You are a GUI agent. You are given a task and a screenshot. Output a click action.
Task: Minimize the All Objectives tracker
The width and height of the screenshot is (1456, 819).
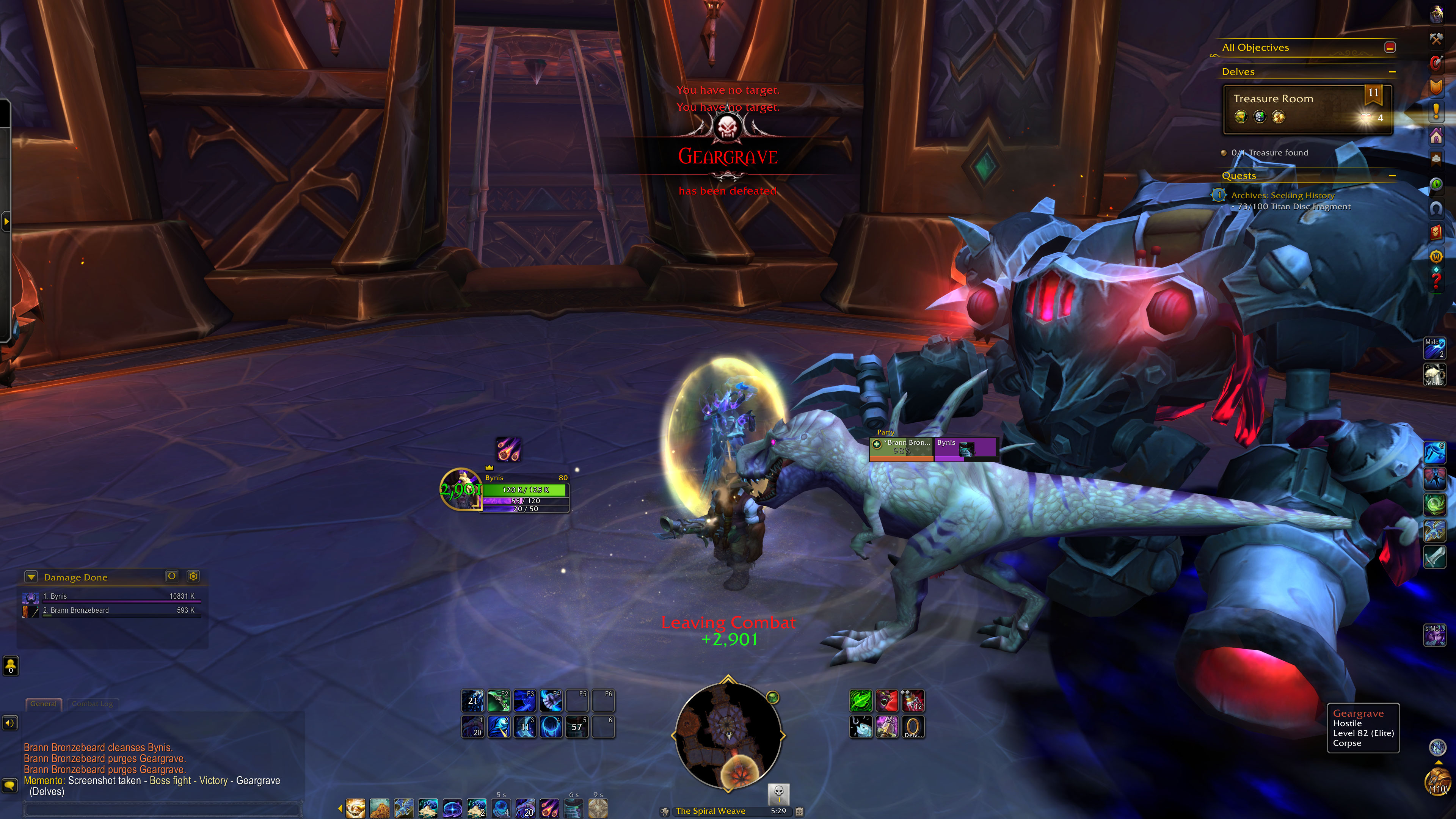pyautogui.click(x=1390, y=47)
